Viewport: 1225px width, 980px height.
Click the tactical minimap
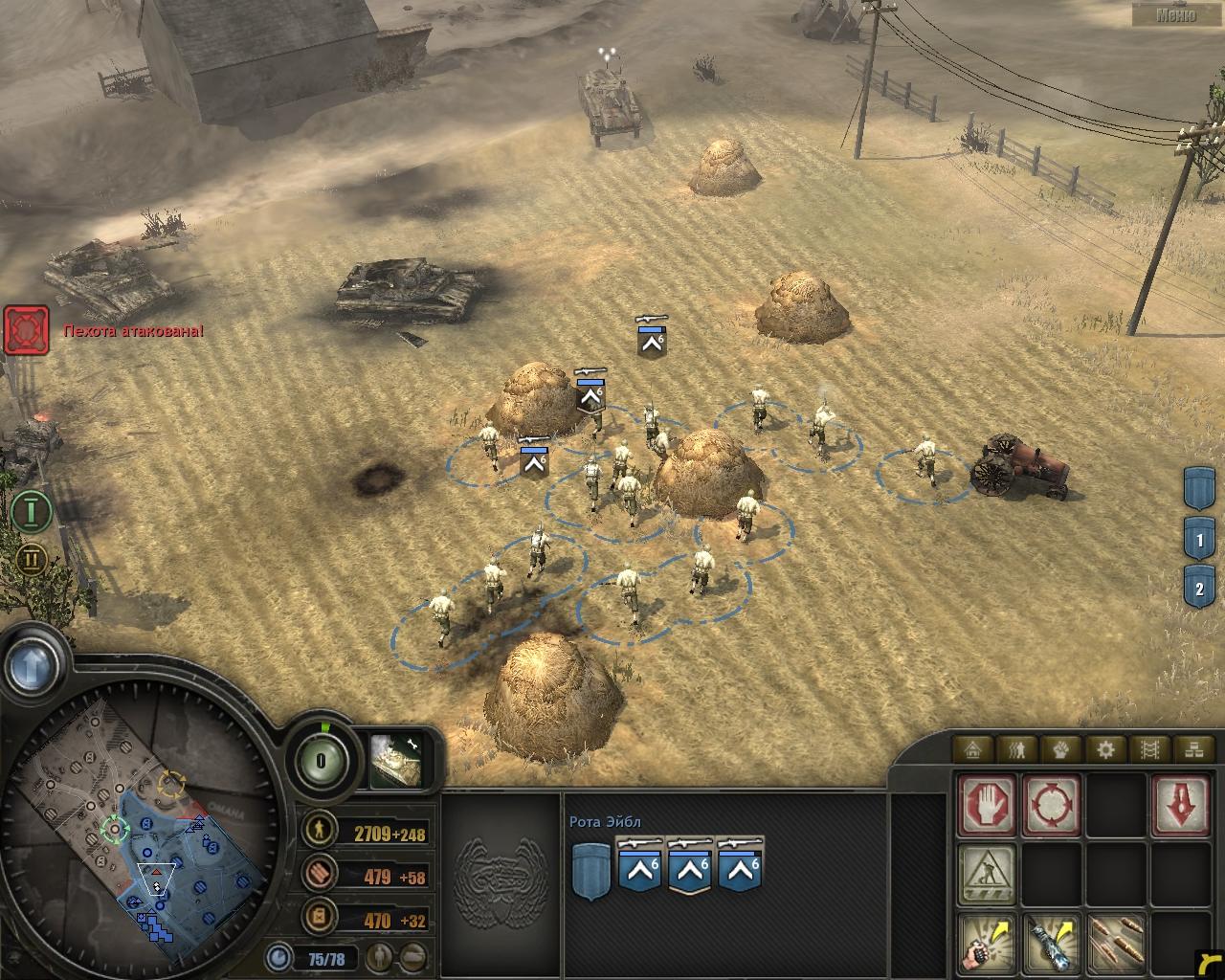[x=144, y=833]
